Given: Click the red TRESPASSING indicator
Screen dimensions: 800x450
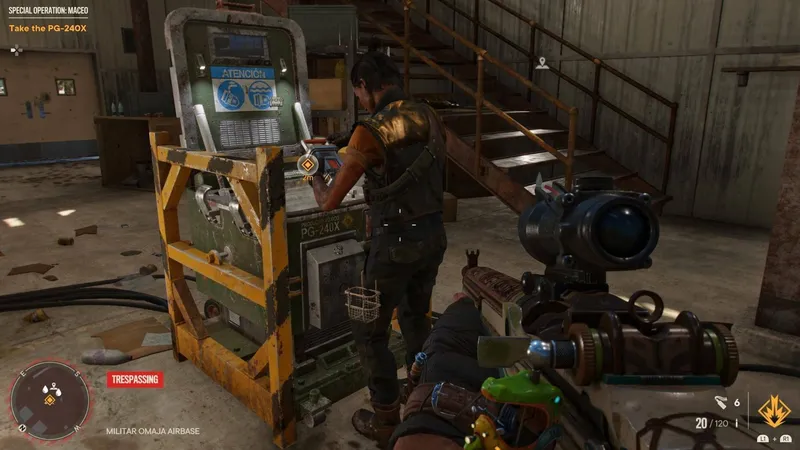Looking at the screenshot, I should pos(133,380).
